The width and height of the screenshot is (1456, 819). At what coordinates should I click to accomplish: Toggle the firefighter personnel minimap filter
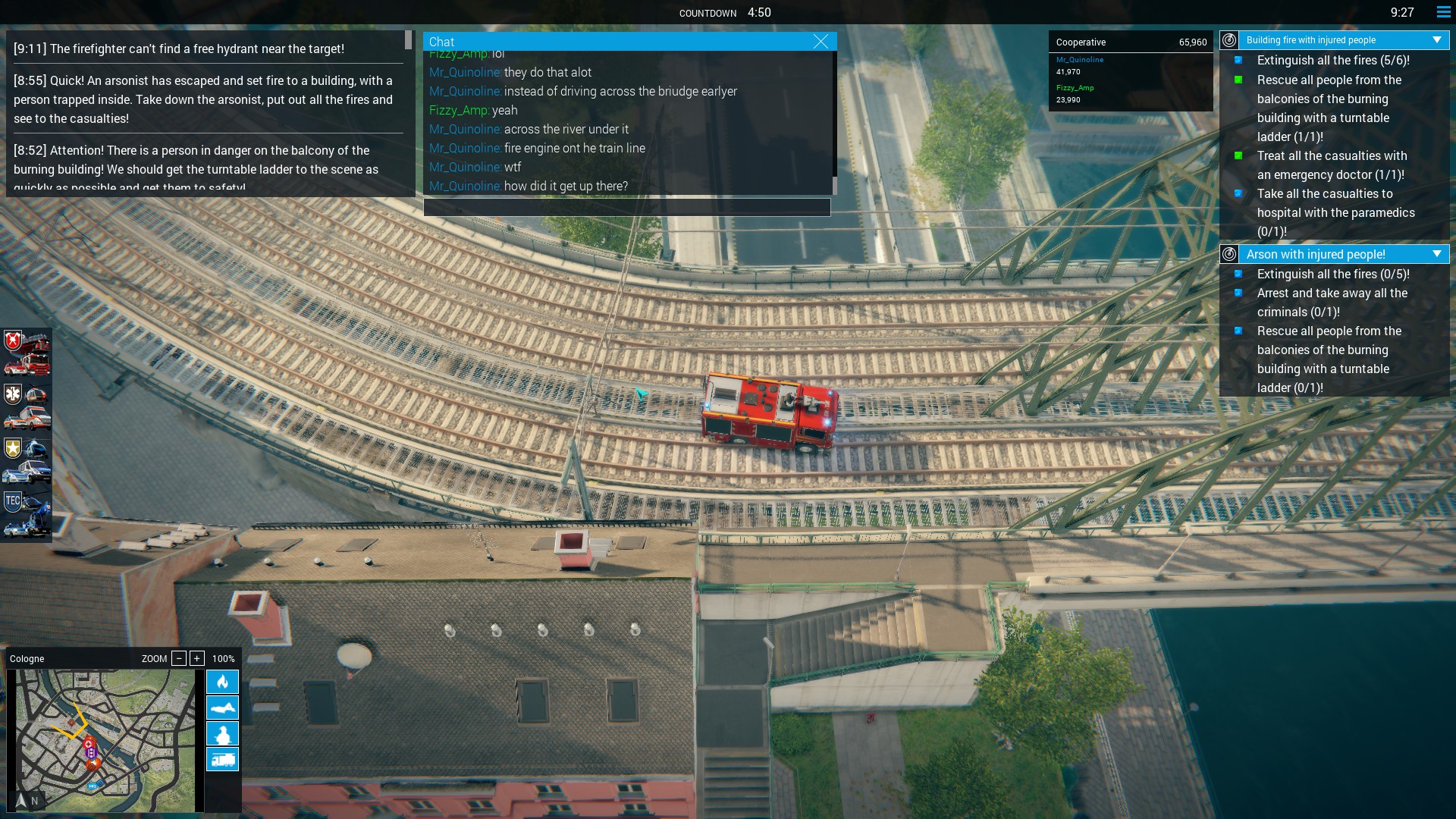pos(222,733)
